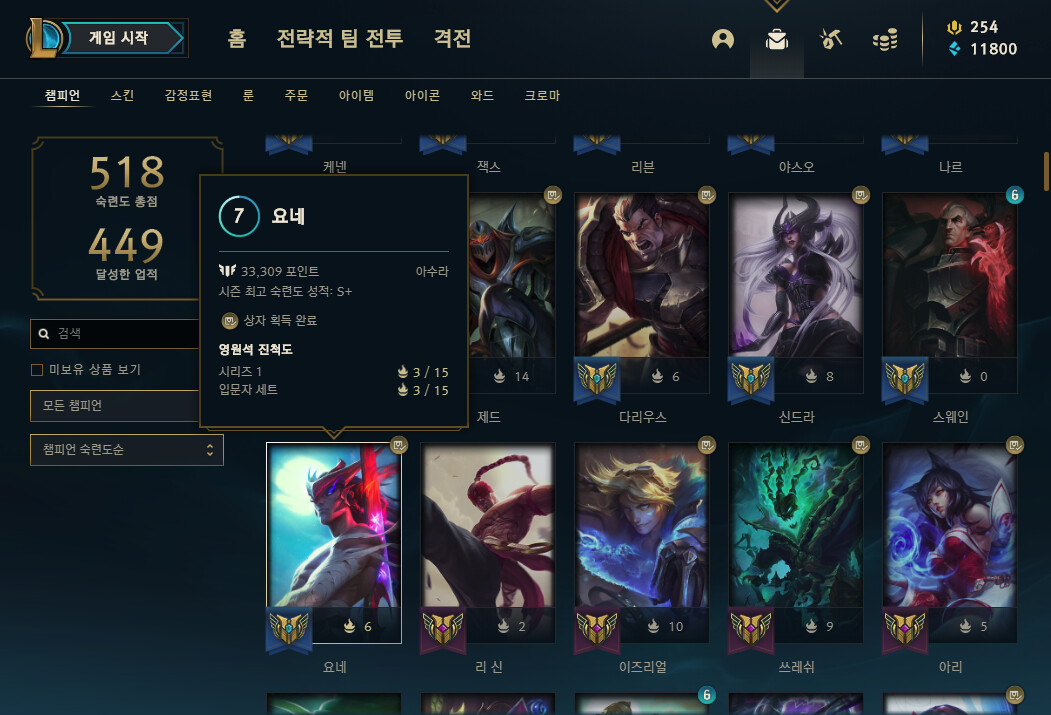Switch to the 룬 tab
The height and width of the screenshot is (715, 1051).
click(x=248, y=96)
